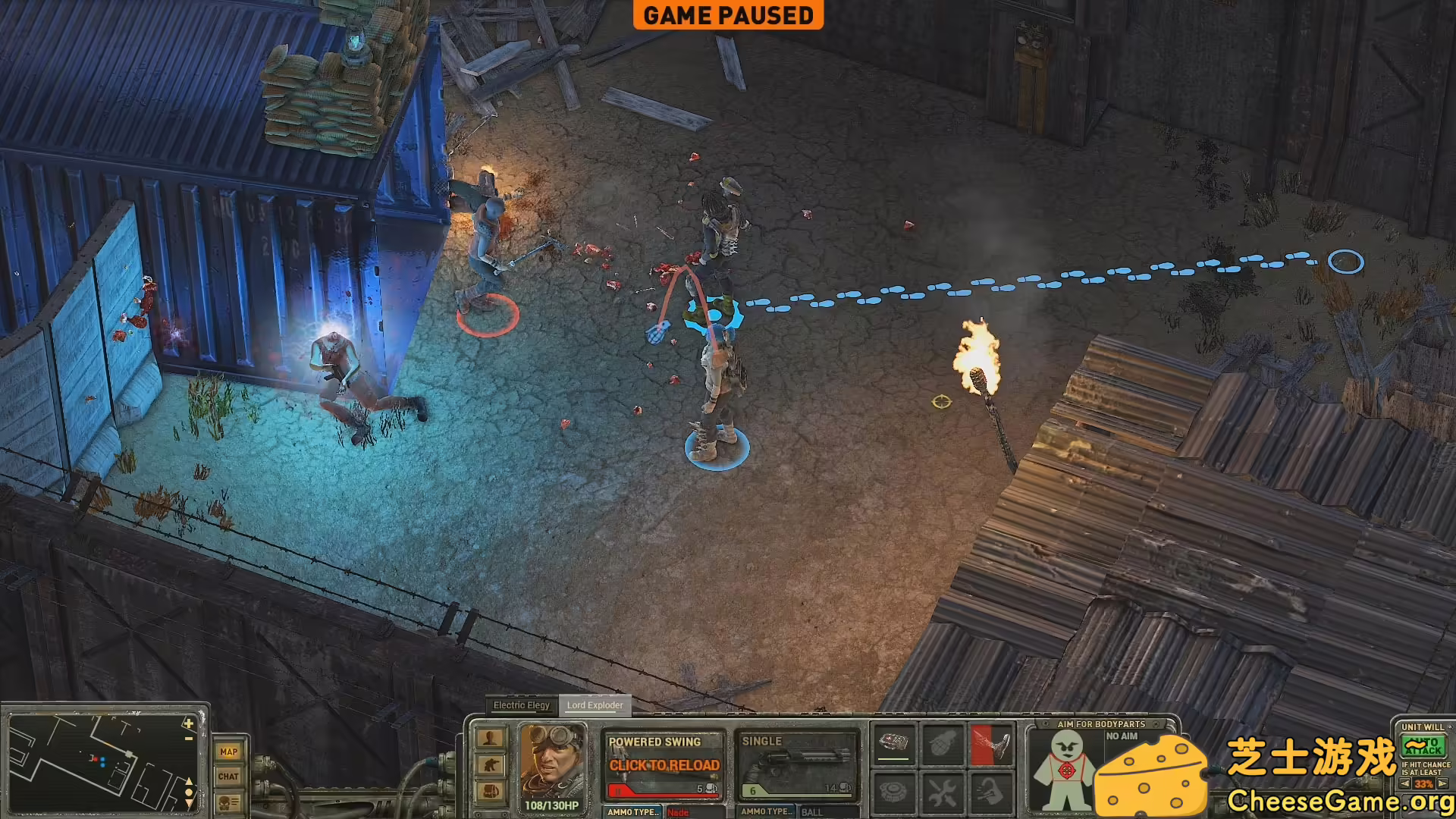Toggle the Auto Attack unit behavior

pyautogui.click(x=1423, y=746)
